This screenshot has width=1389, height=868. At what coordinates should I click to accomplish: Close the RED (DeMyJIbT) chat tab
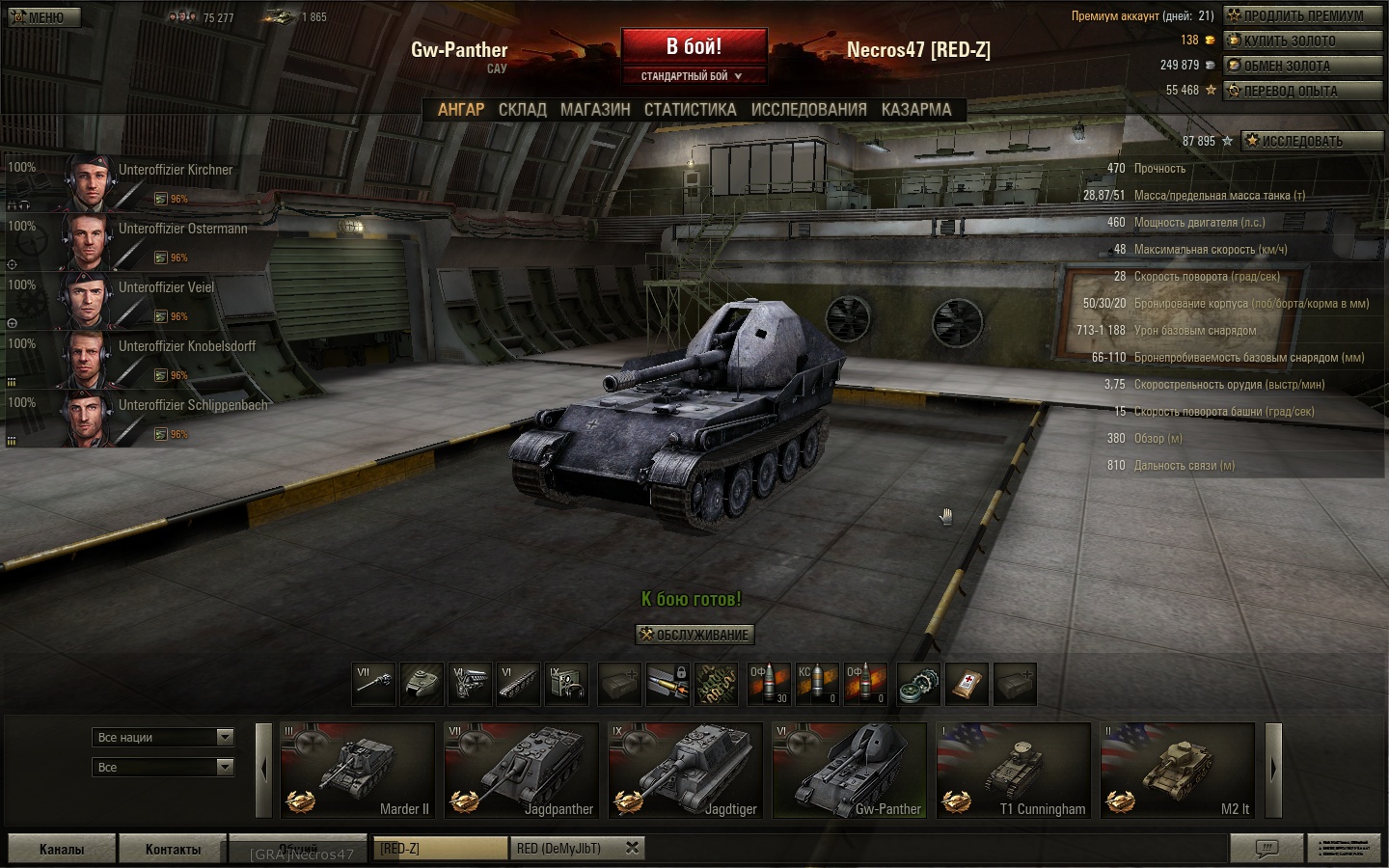[x=632, y=848]
